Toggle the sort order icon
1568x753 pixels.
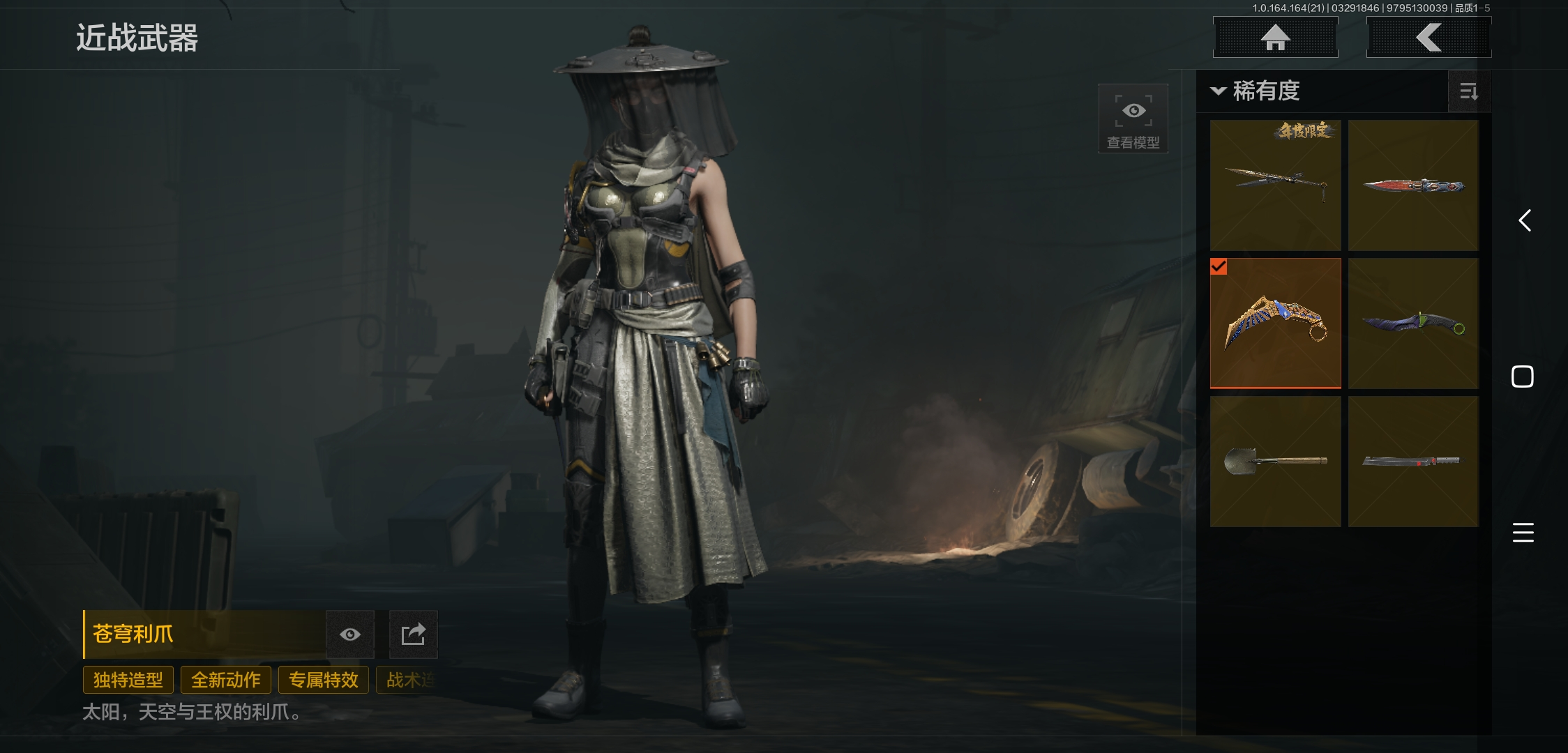pyautogui.click(x=1468, y=91)
